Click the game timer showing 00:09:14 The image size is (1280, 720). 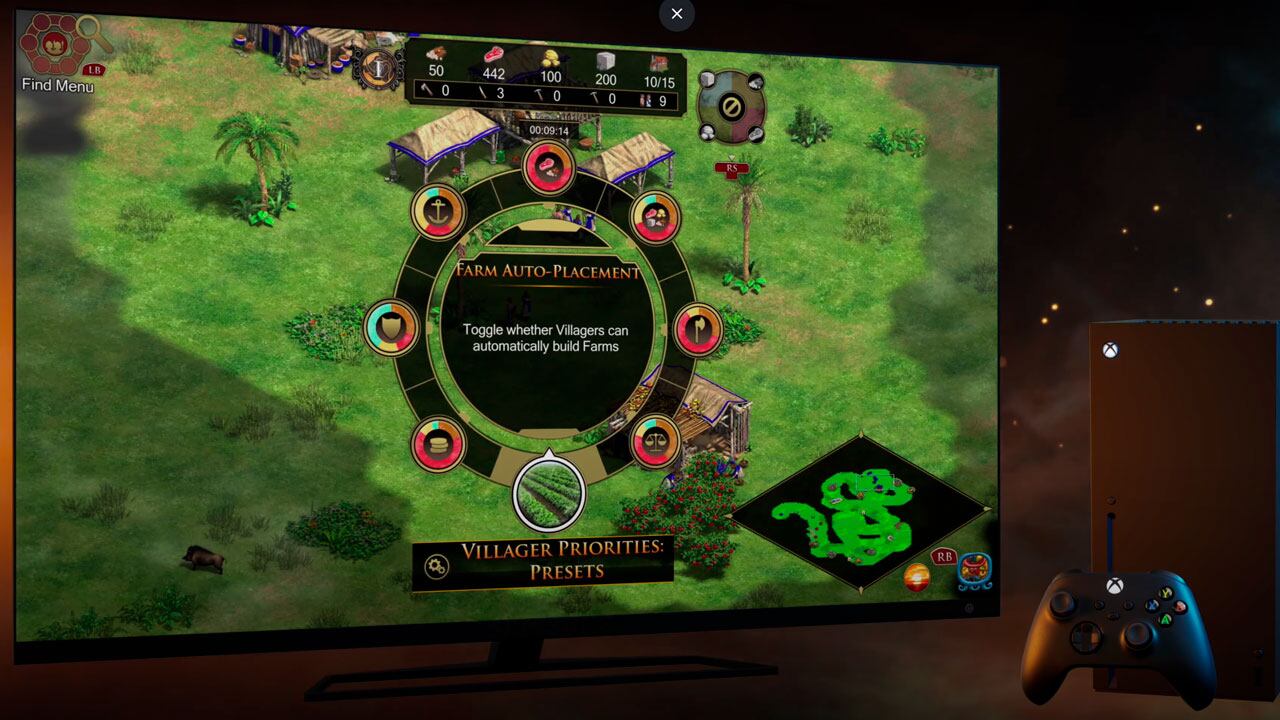[x=550, y=128]
